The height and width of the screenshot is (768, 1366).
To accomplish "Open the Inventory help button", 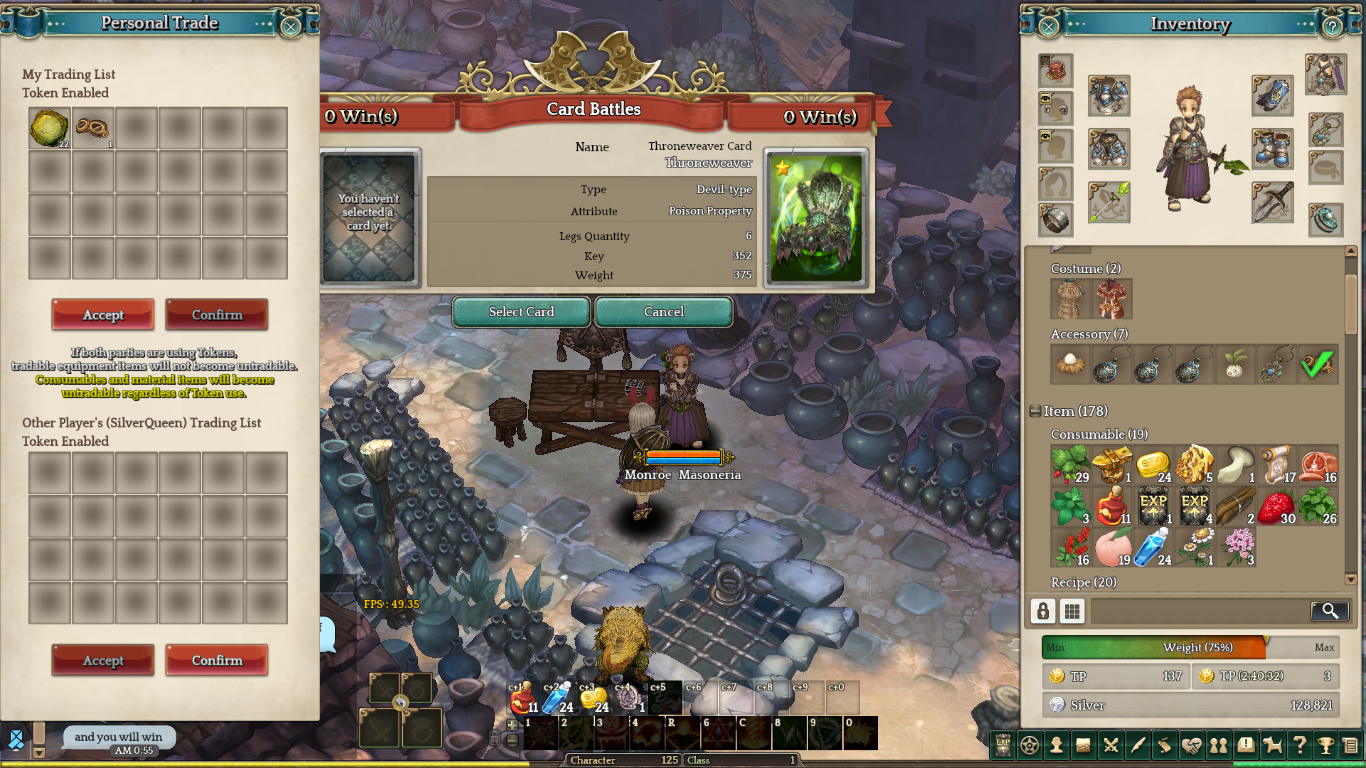I will [x=1332, y=26].
